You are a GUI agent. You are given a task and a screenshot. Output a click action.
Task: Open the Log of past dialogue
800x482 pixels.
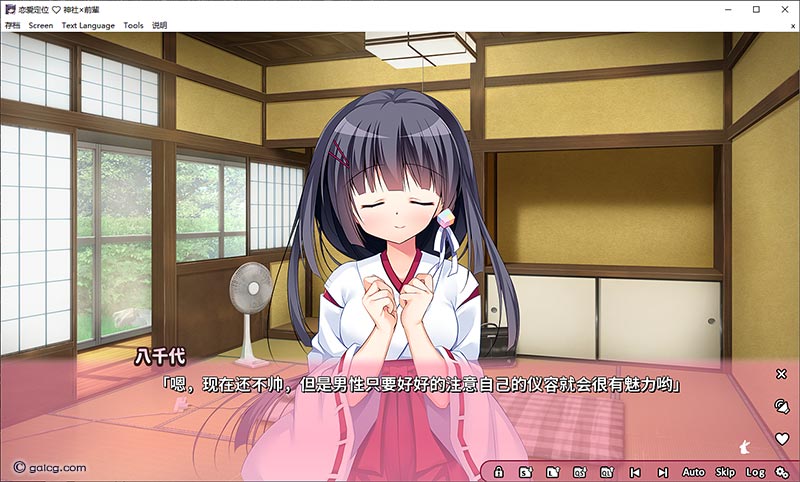(755, 471)
